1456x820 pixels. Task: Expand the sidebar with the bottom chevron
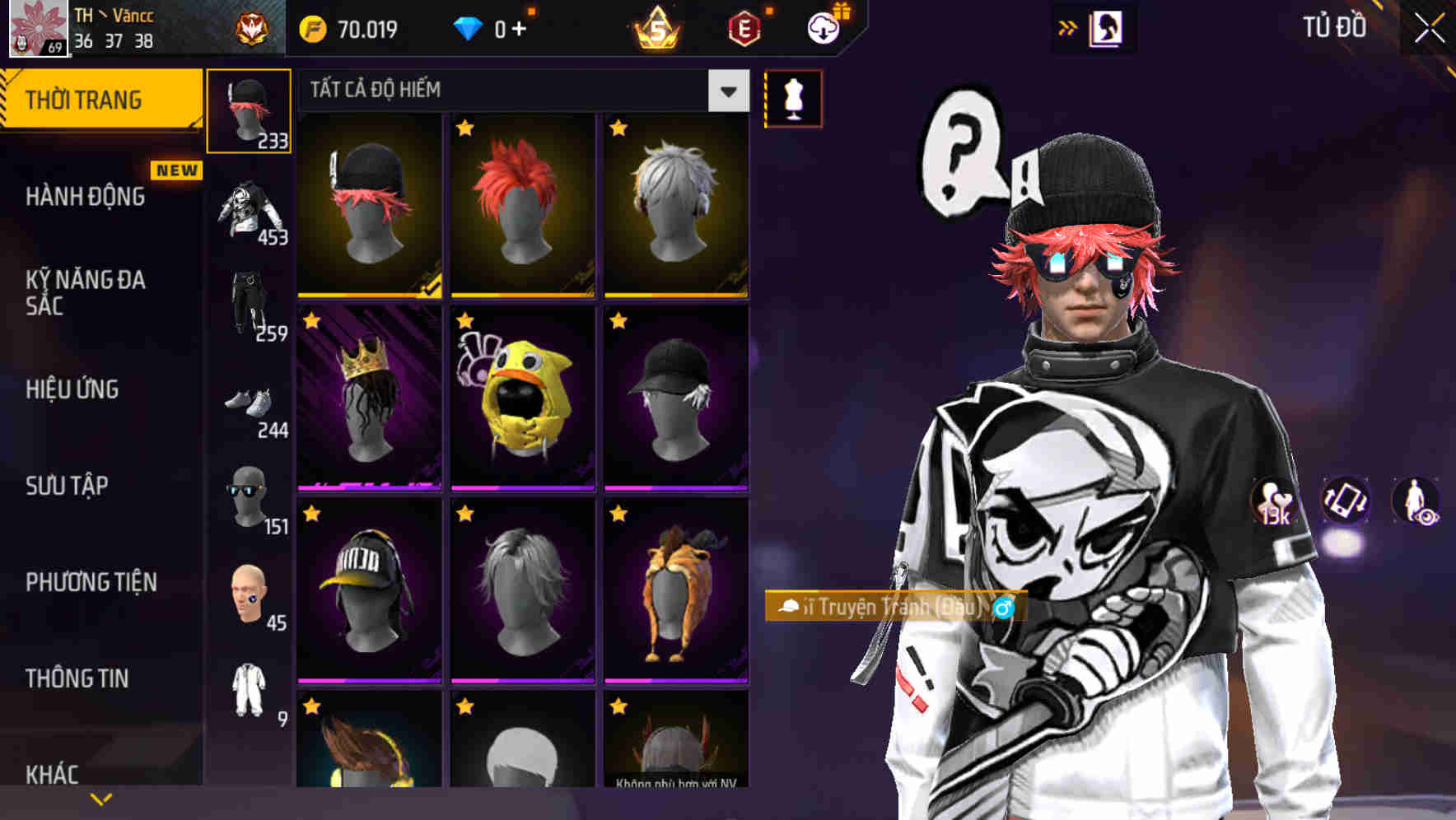pos(100,798)
